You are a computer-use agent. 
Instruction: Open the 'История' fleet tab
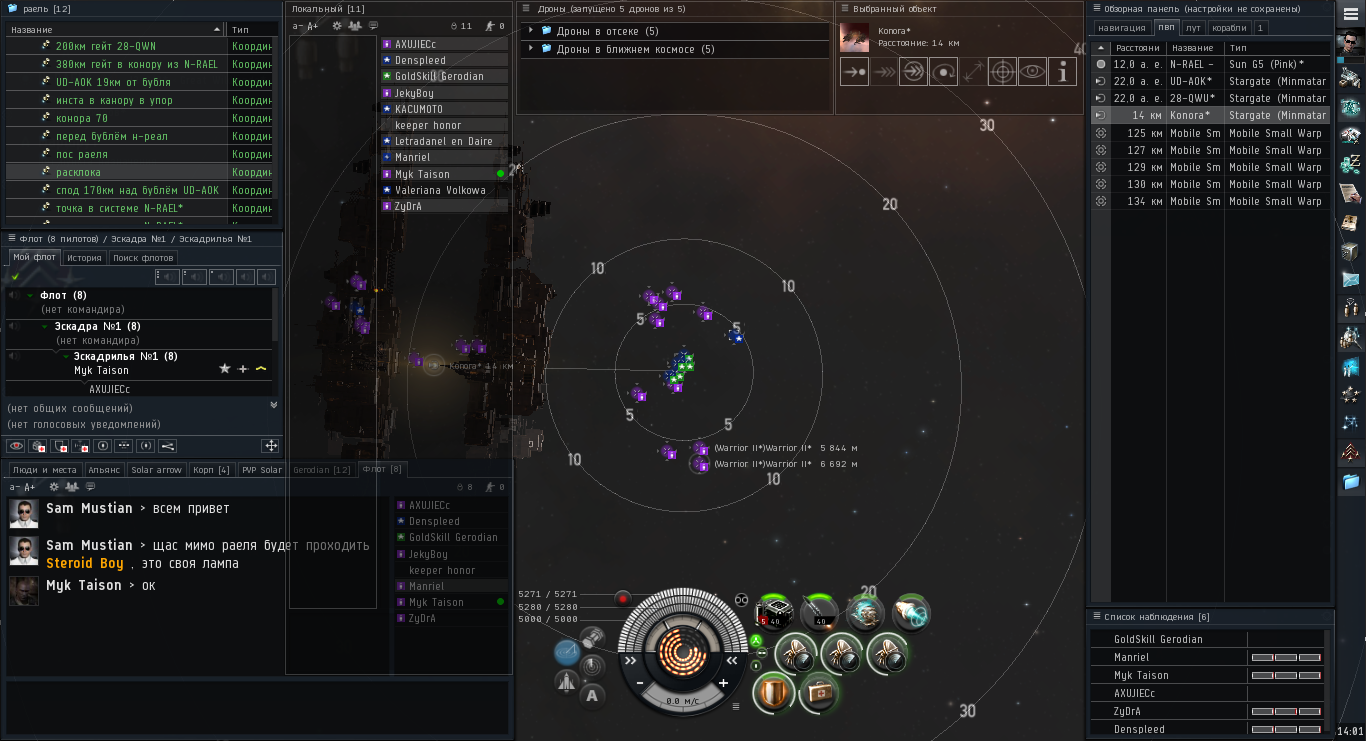click(85, 258)
